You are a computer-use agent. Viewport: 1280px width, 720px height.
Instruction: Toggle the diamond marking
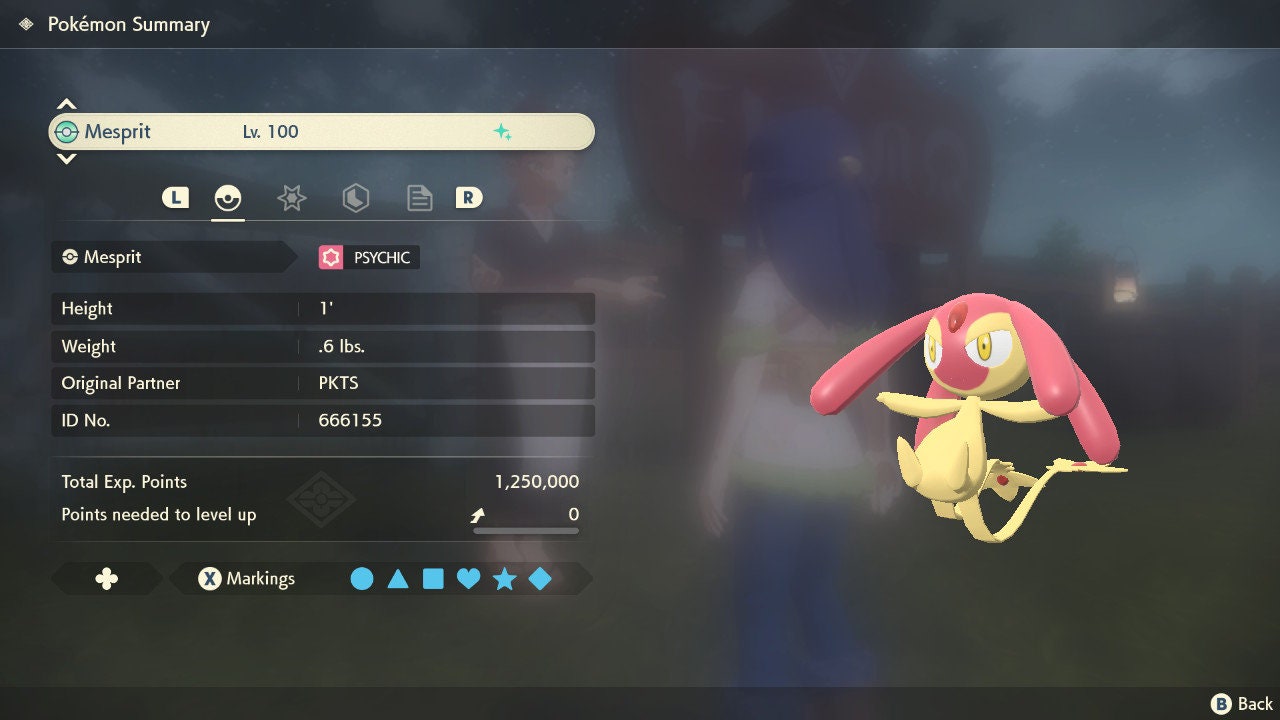540,579
